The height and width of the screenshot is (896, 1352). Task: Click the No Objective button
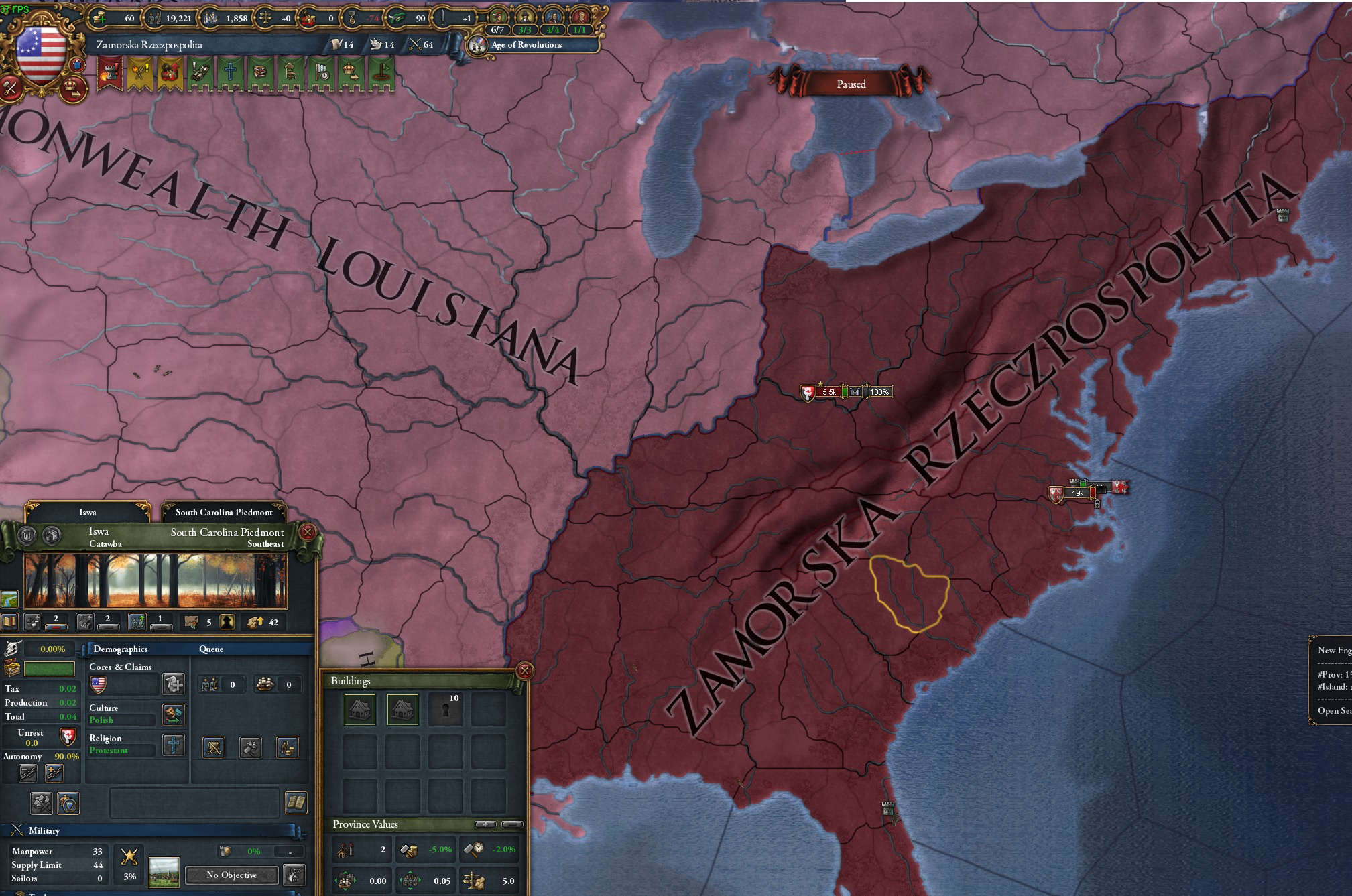(x=231, y=875)
